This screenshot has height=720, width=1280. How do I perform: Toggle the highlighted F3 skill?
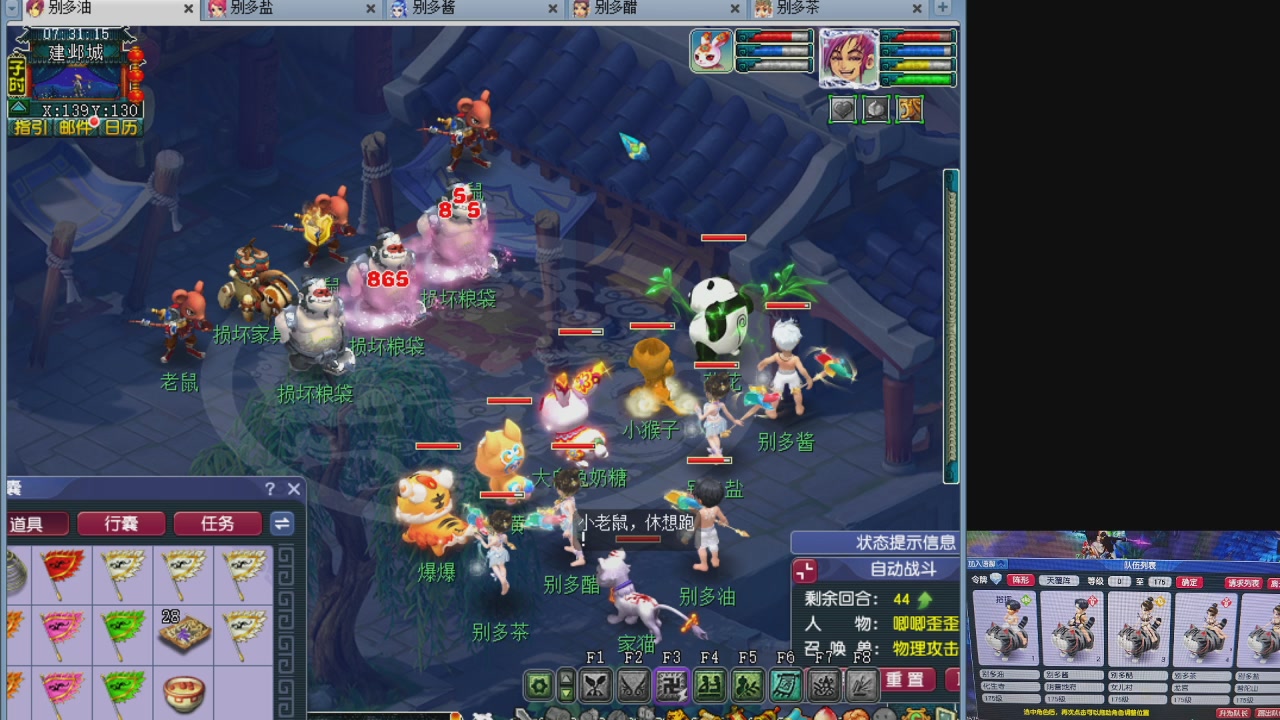click(673, 685)
